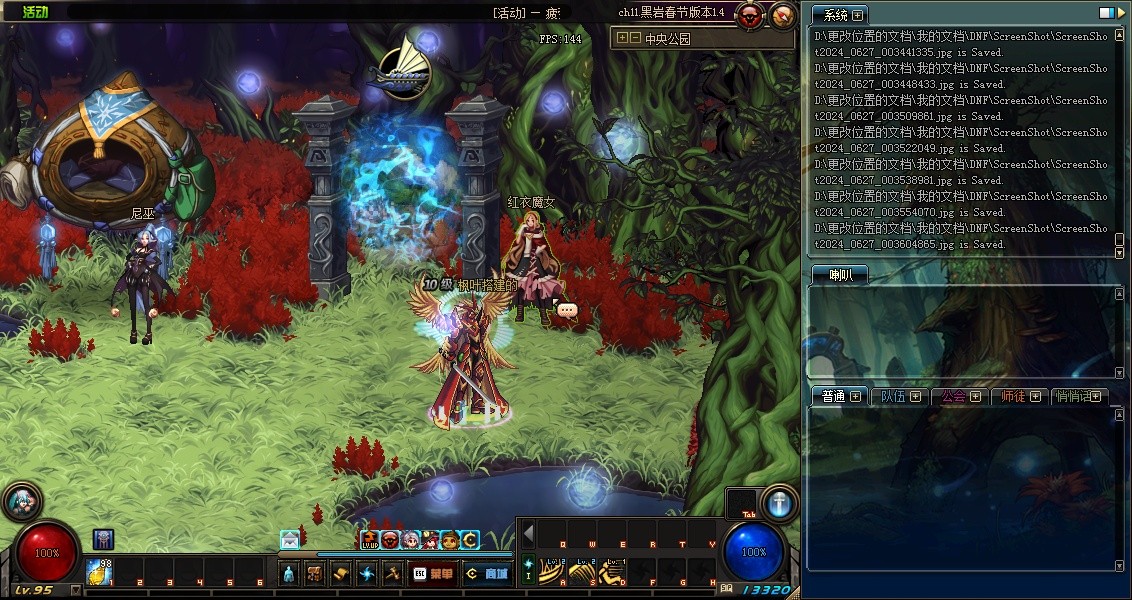Switch to the 普通 chat tab

(834, 396)
